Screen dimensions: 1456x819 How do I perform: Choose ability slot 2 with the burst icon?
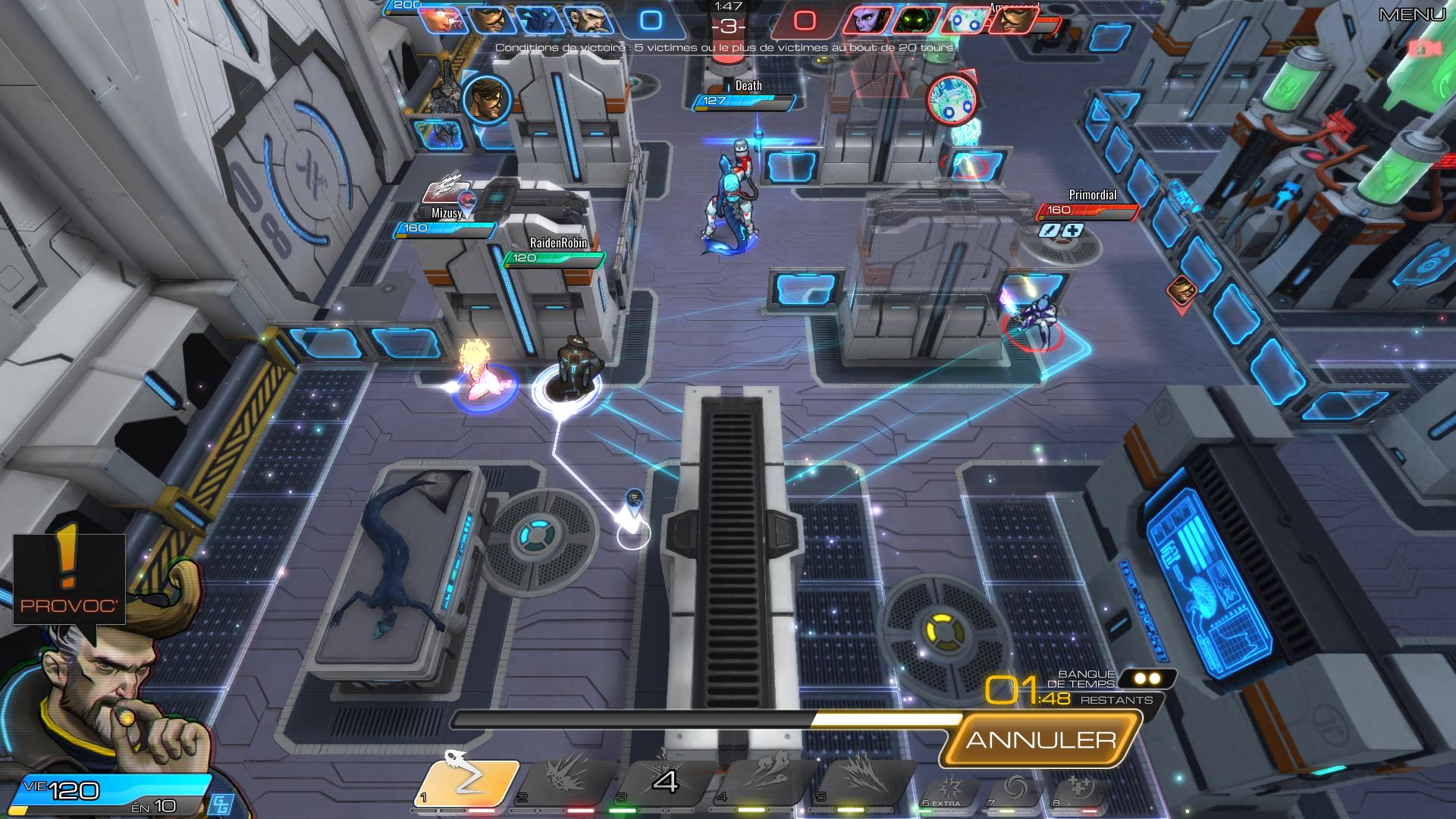[x=565, y=781]
